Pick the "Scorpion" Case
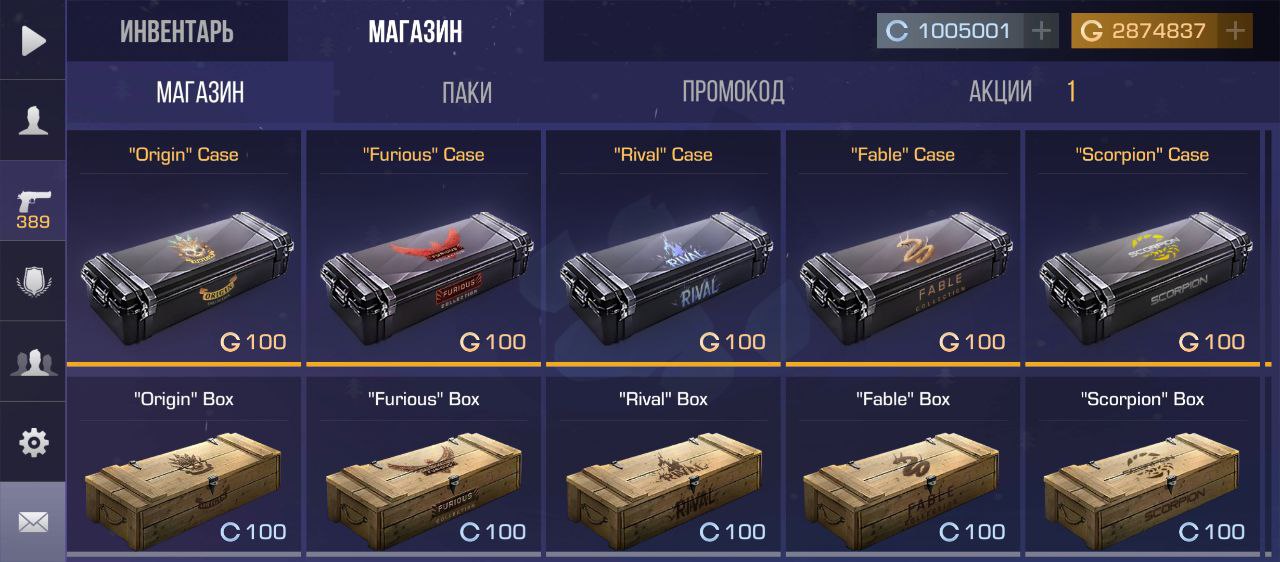The height and width of the screenshot is (562, 1280). click(1142, 250)
